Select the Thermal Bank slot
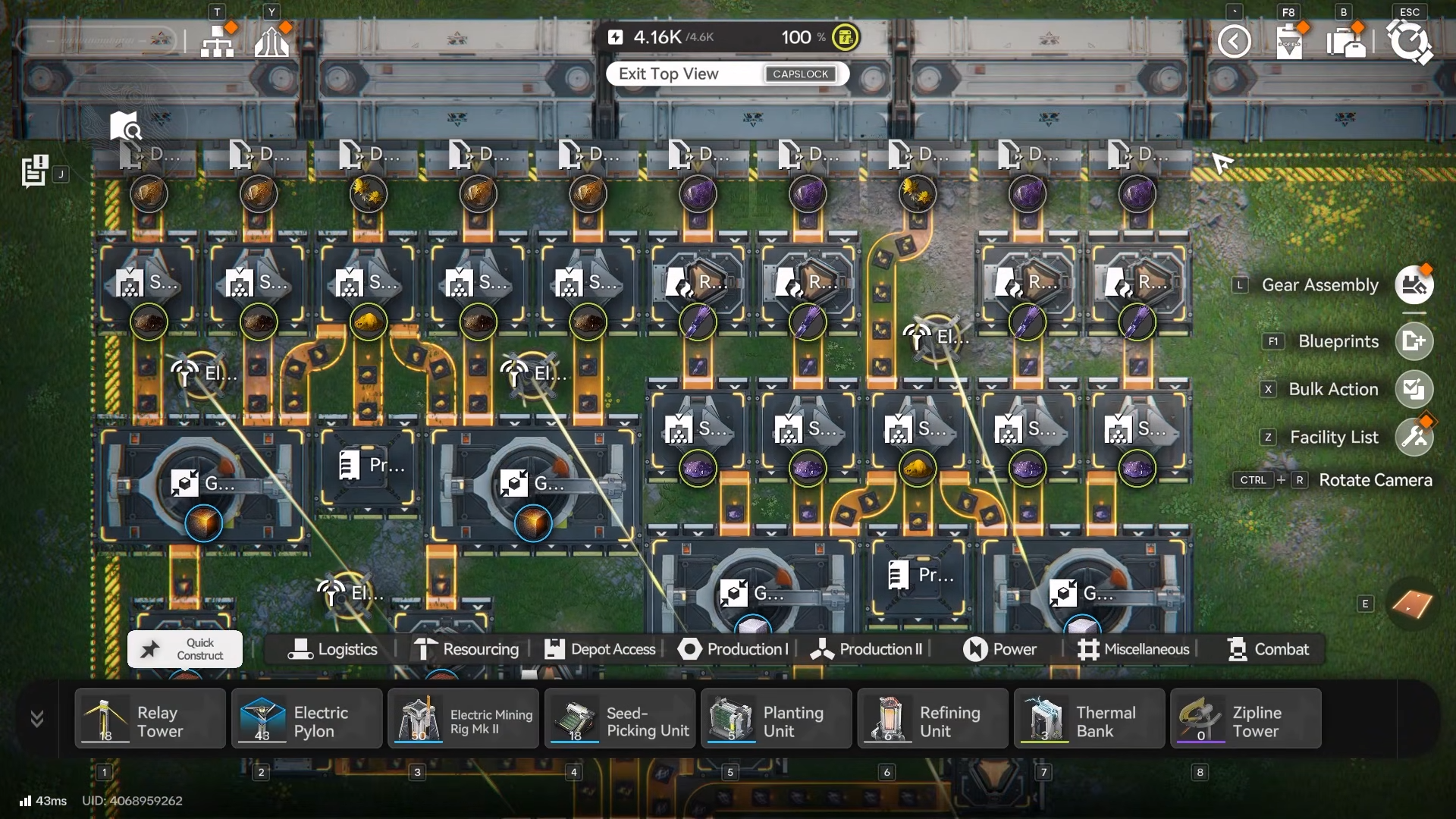 (x=1090, y=719)
